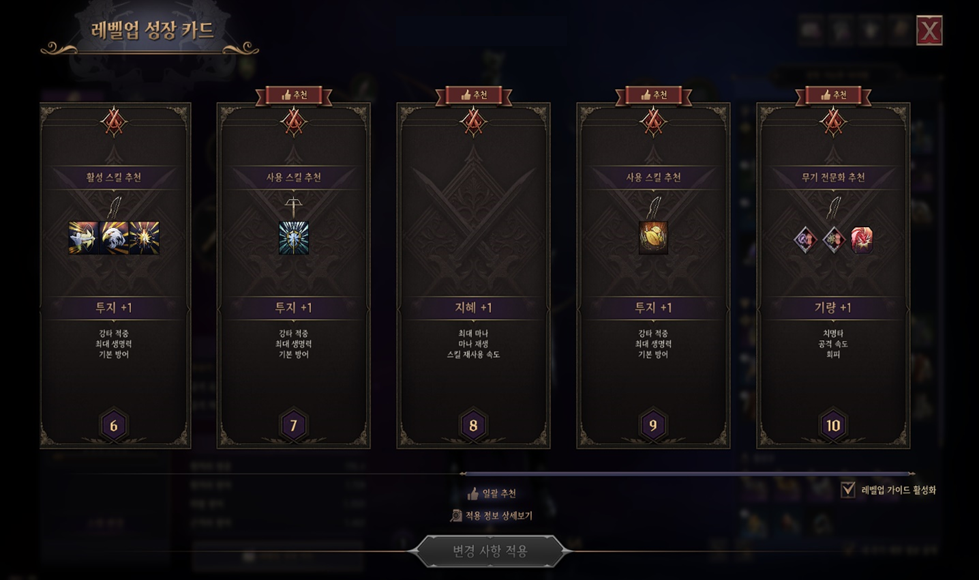Apply changes with 변경 사항 적용
Screen dimensions: 979x580
(x=490, y=550)
